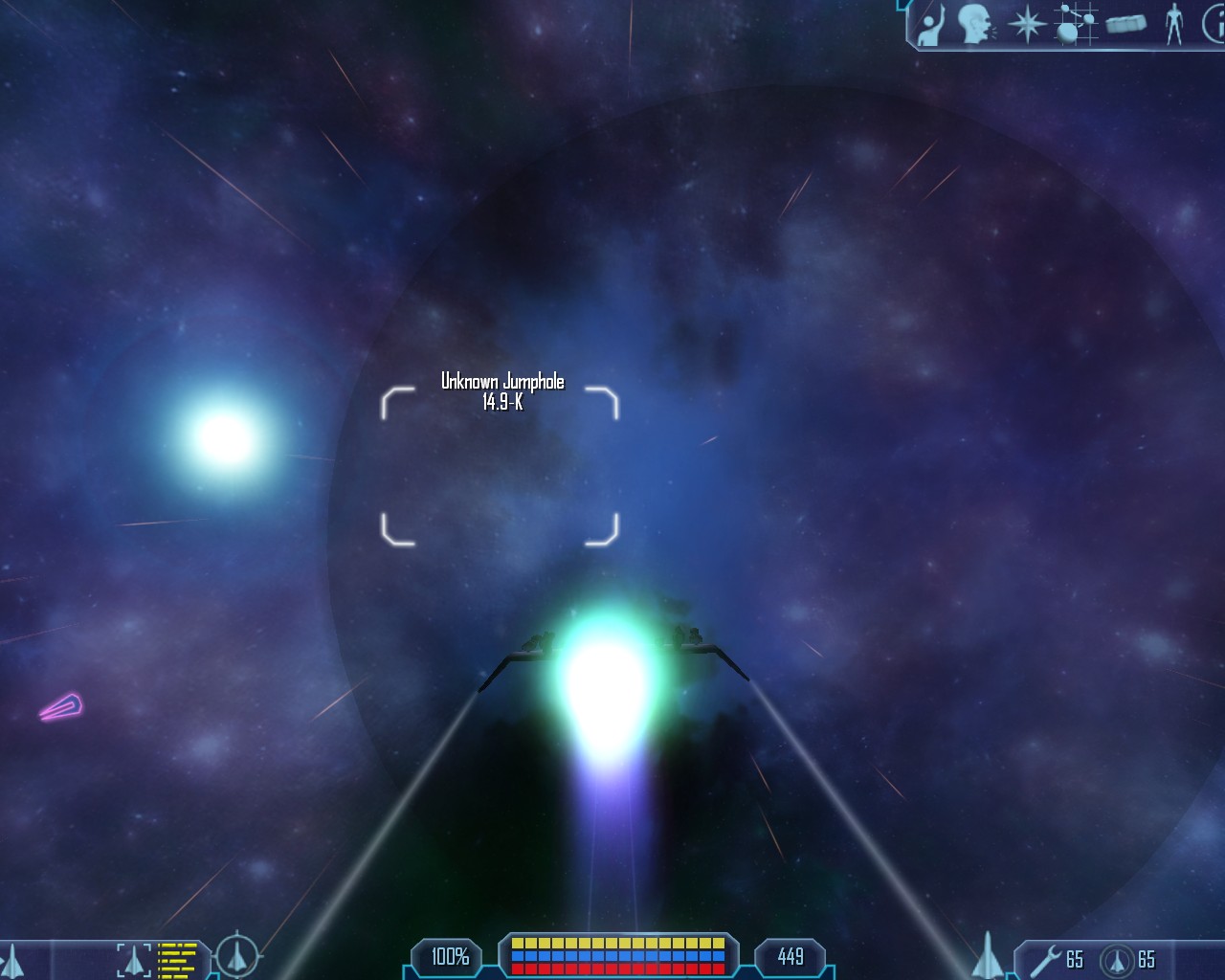
Task: Click the ship icon beside the wrench panel
Action: pyautogui.click(x=988, y=956)
